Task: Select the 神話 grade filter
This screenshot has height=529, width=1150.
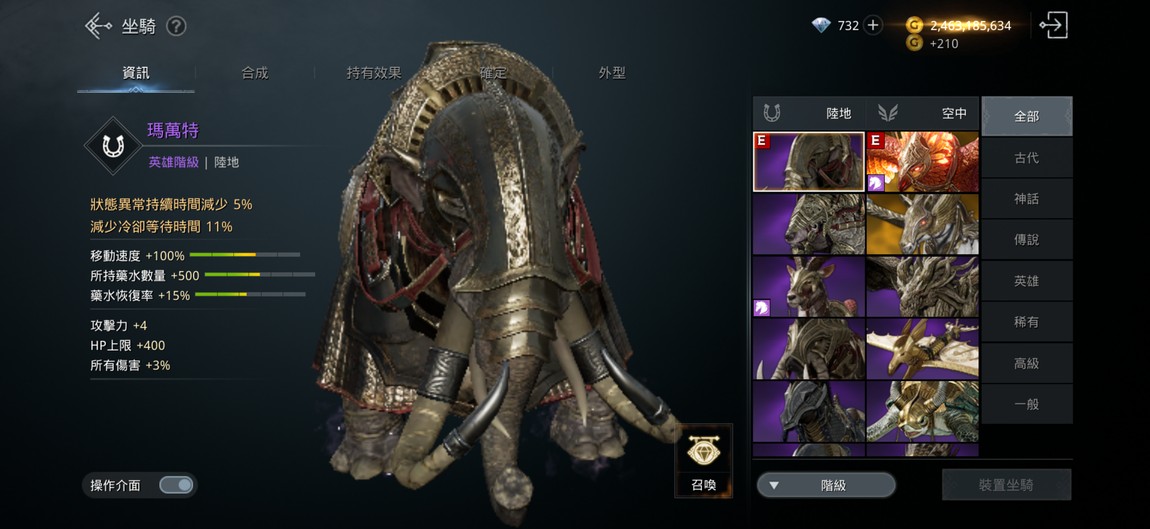Action: (1026, 199)
